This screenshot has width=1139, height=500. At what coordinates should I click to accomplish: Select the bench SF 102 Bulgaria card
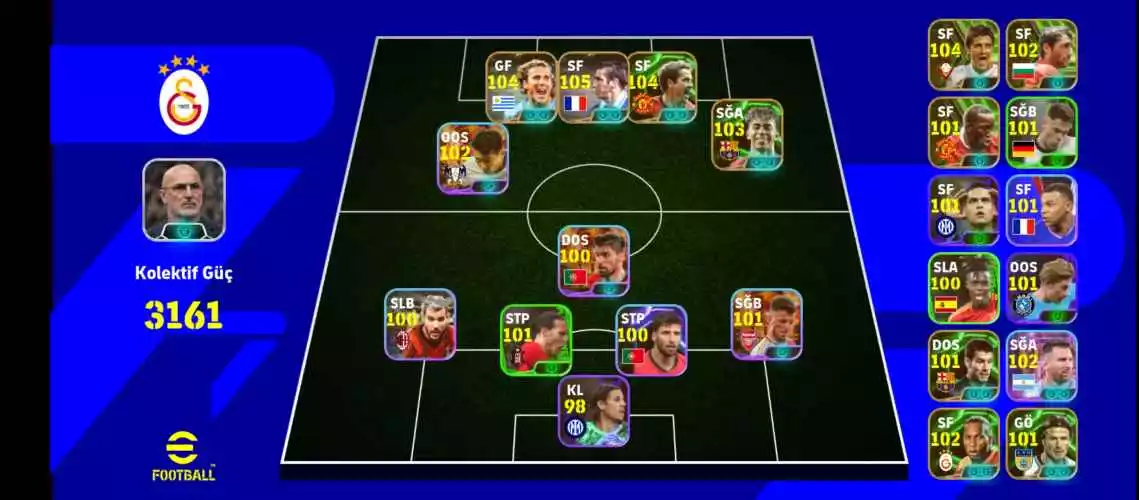(x=1041, y=55)
